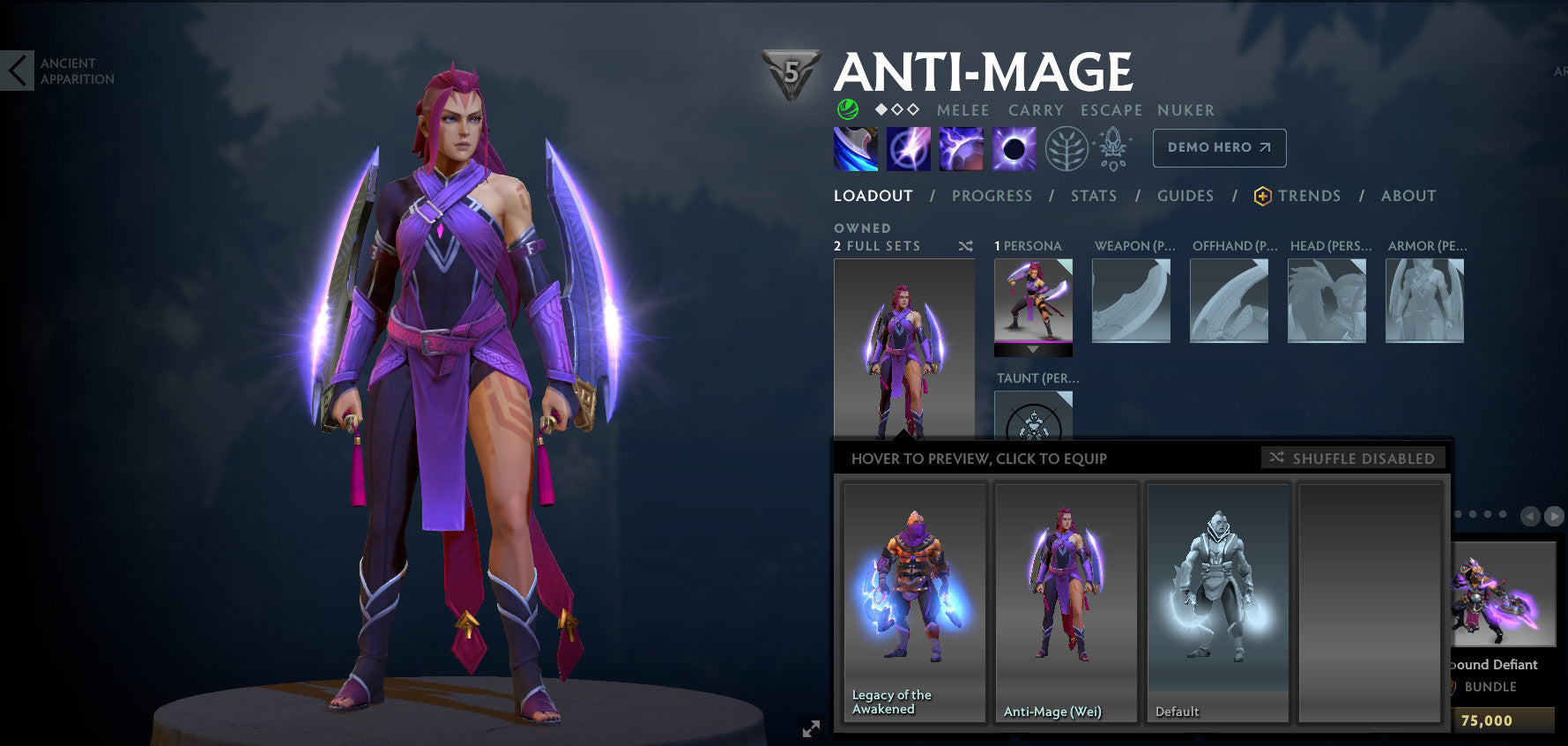The width and height of the screenshot is (1568, 746).
Task: View the Mana Void ability icon
Action: click(x=1012, y=147)
